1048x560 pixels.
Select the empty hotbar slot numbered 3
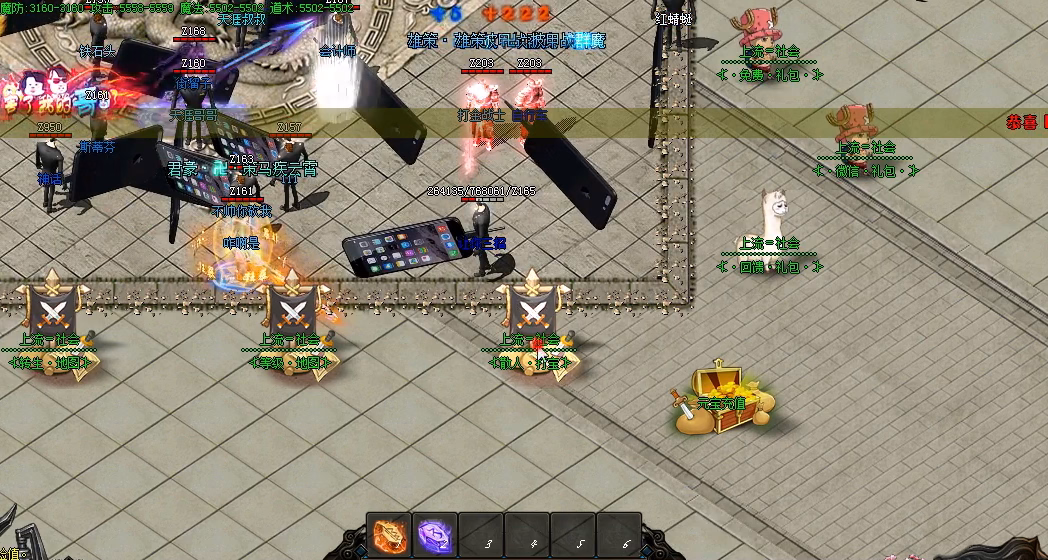(x=482, y=534)
